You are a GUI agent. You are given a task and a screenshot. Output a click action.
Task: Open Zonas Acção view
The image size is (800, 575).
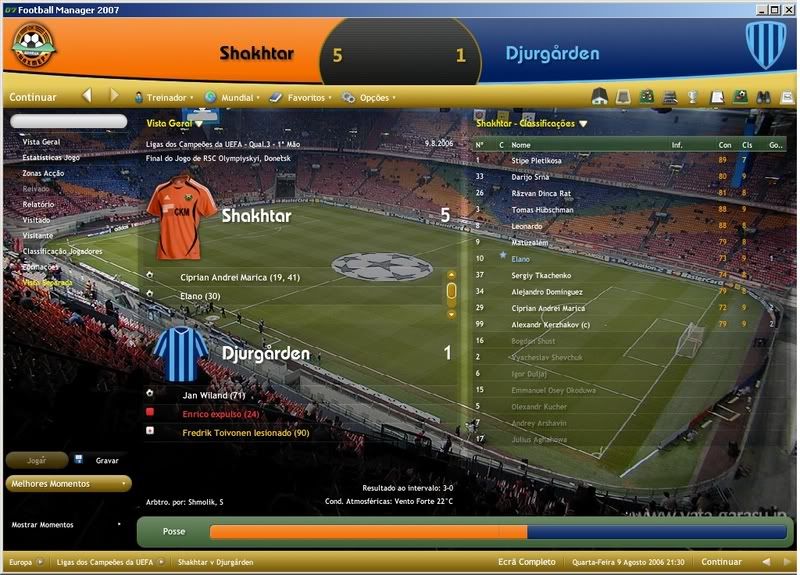44,173
